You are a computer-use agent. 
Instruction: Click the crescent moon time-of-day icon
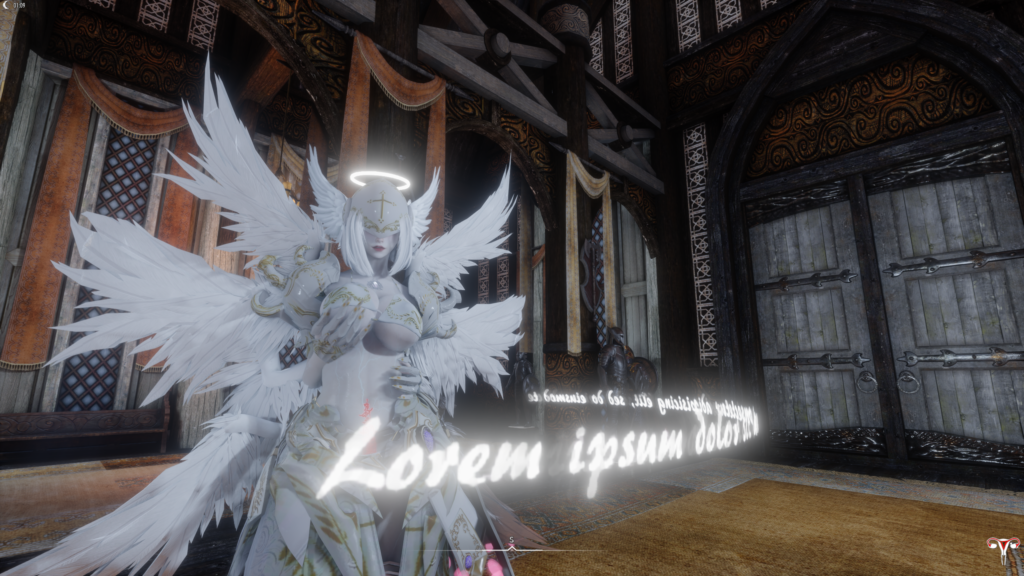6,6
